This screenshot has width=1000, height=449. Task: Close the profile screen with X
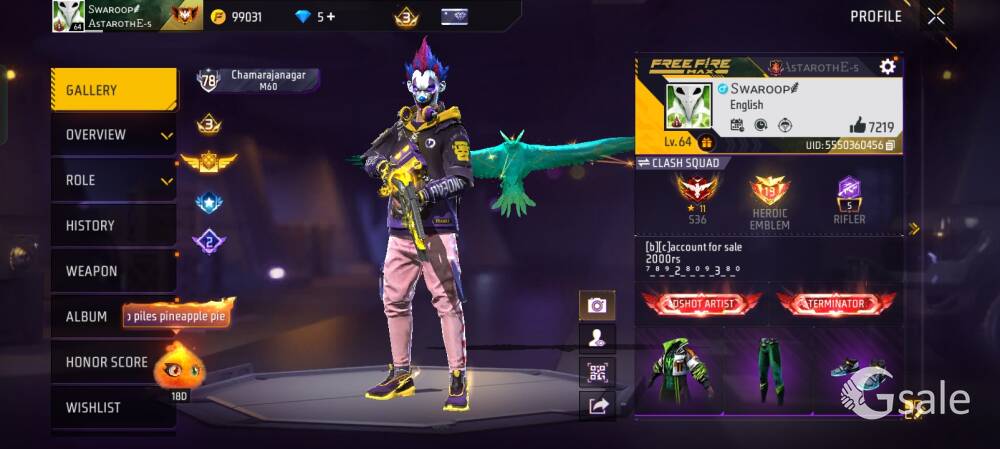pyautogui.click(x=936, y=16)
